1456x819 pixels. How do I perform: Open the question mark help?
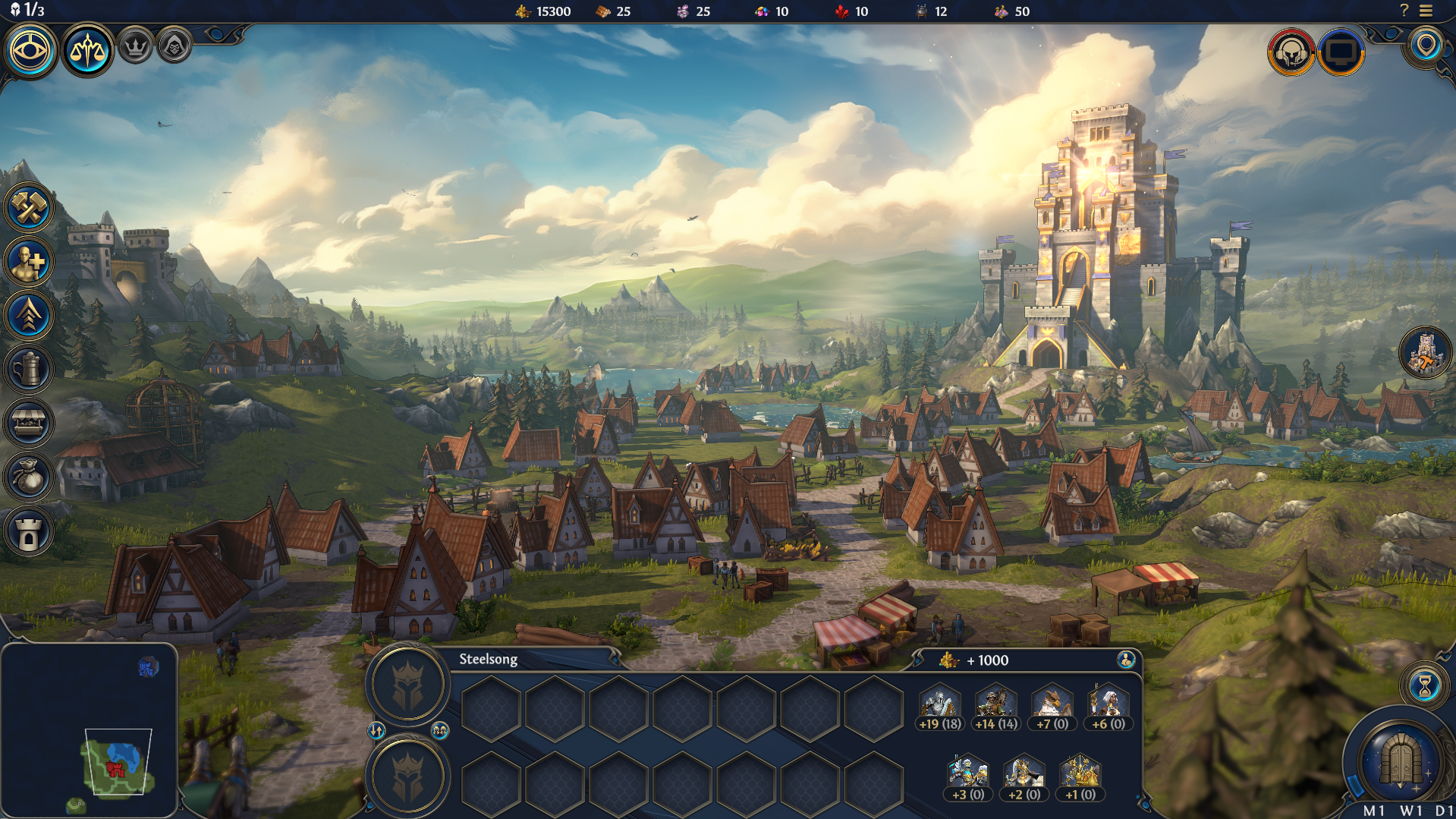[x=1404, y=11]
